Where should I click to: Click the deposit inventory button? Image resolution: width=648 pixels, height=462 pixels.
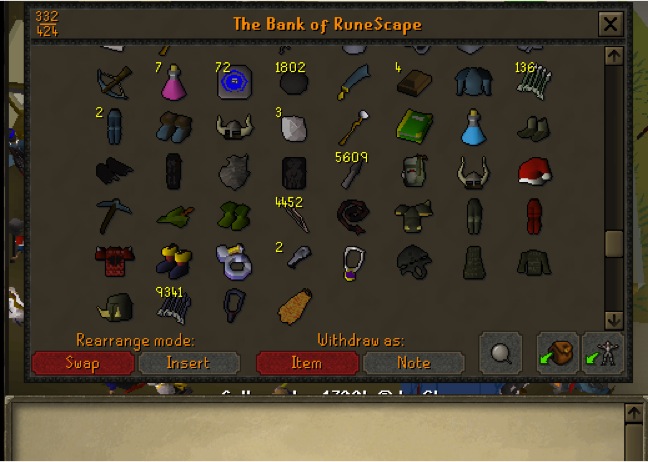[558, 353]
